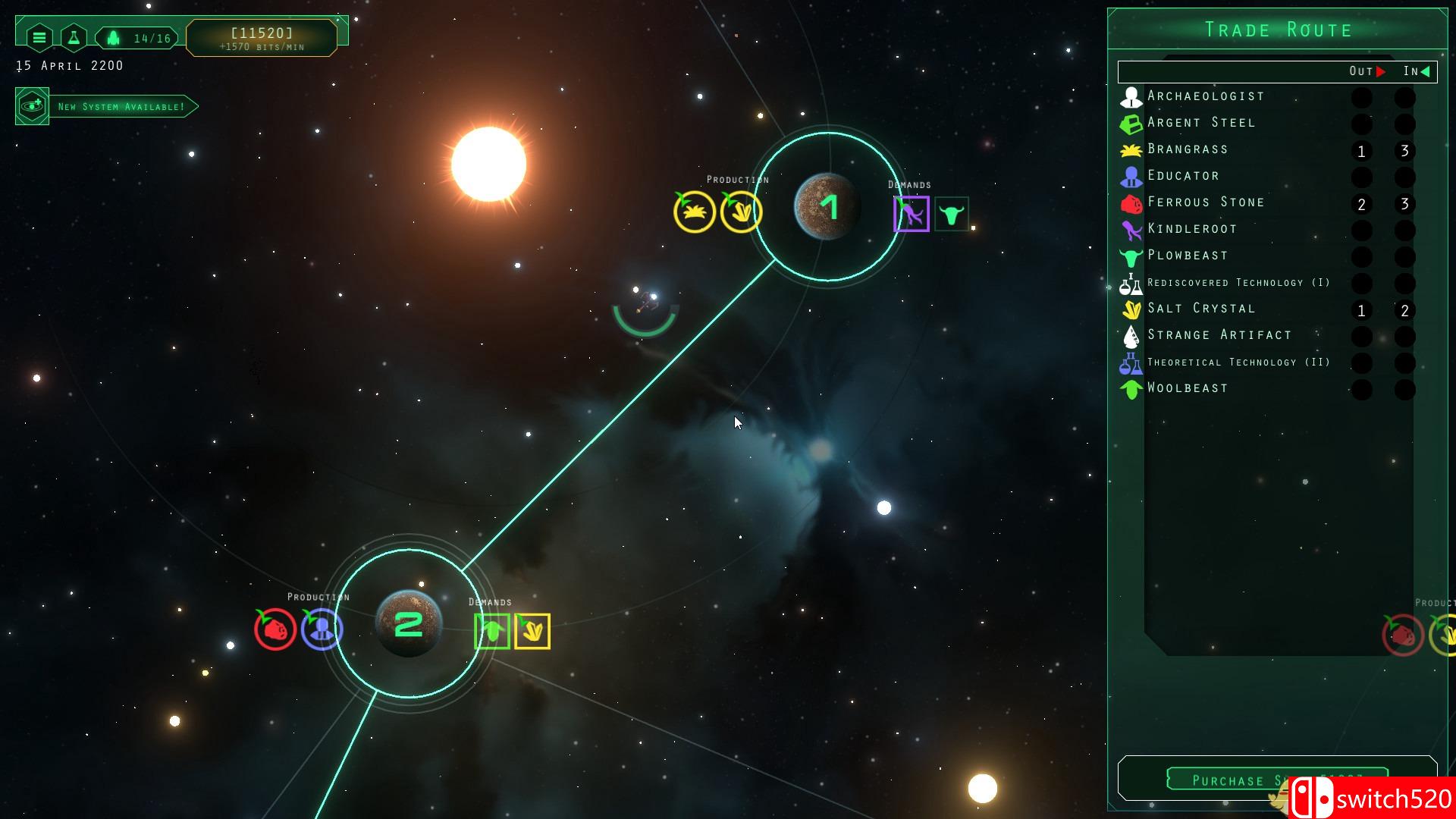Click planet 1's Kindleroot demand icon
Screen dimensions: 1456x819
click(x=911, y=214)
